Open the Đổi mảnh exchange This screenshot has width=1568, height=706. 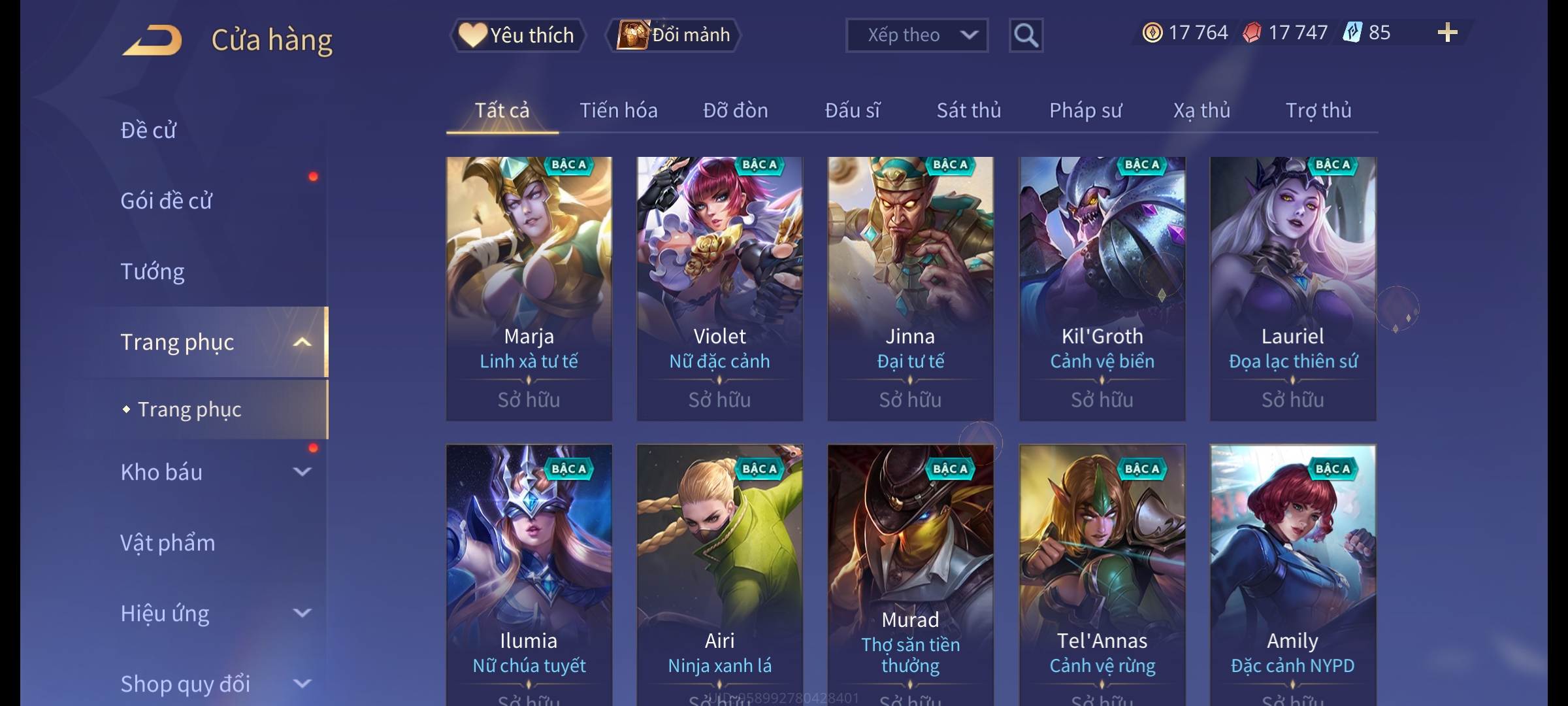click(674, 35)
